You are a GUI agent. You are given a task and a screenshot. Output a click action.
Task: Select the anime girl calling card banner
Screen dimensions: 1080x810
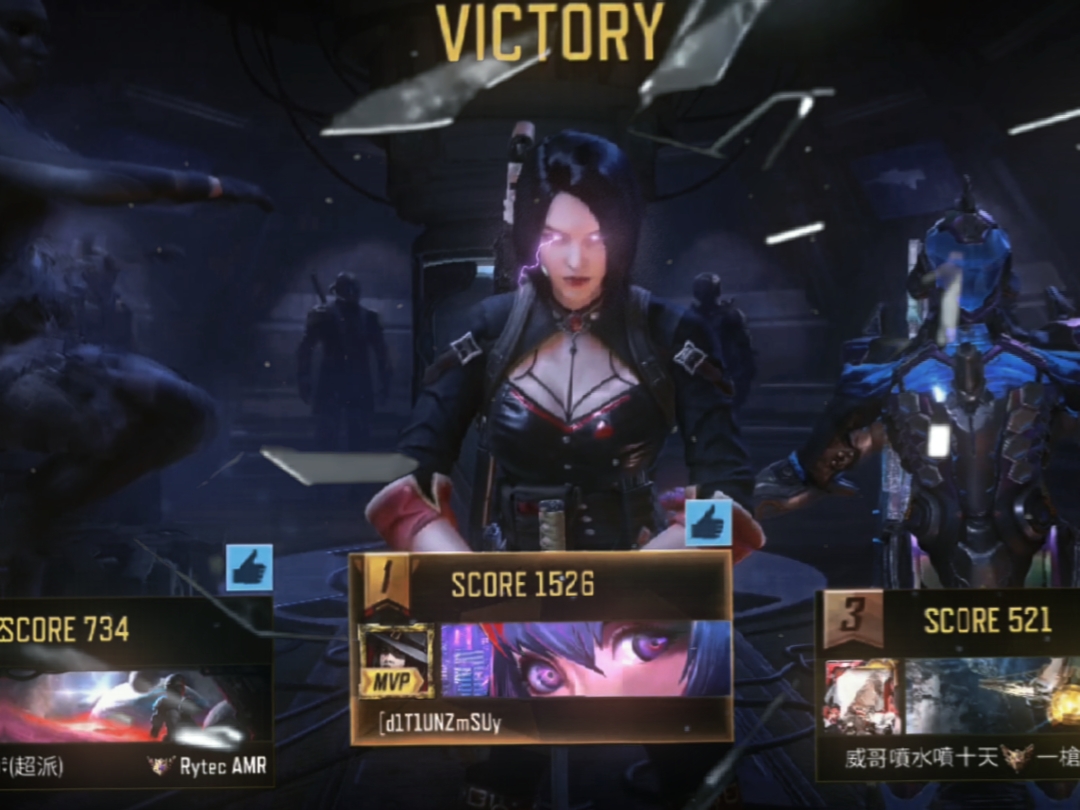pos(585,660)
